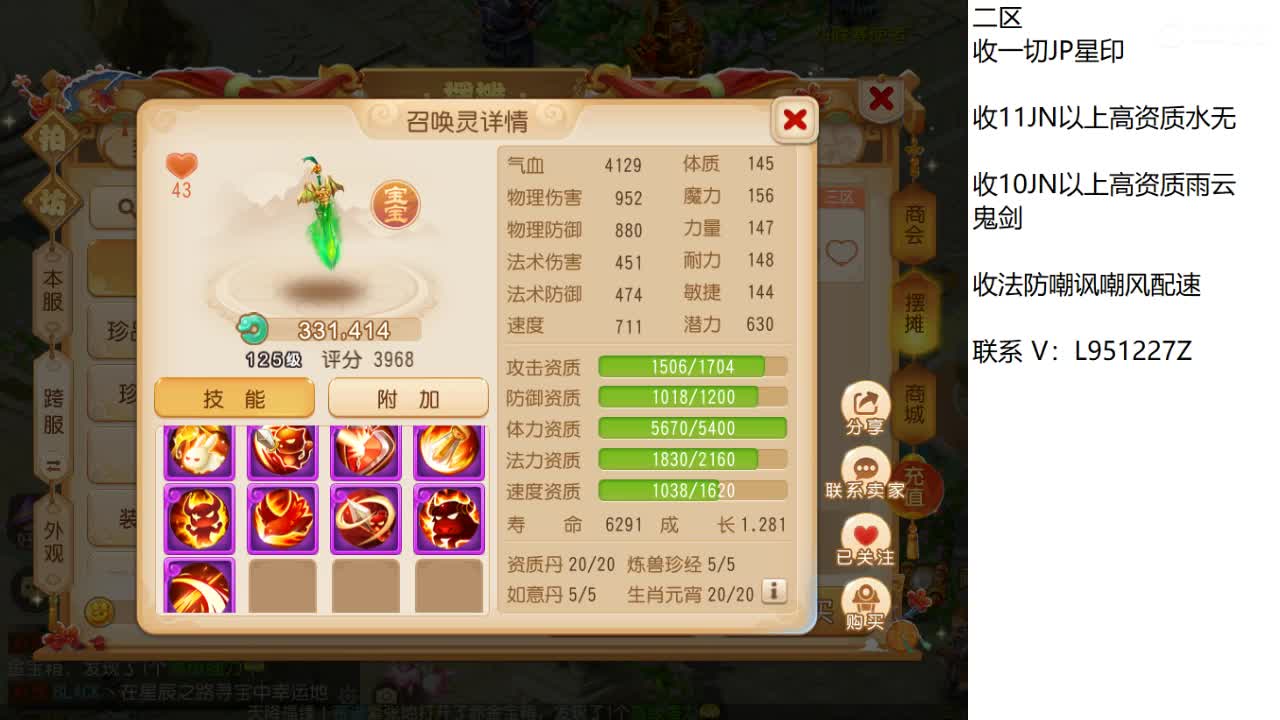Switch to the 附加 tab
The image size is (1280, 720).
pos(408,398)
